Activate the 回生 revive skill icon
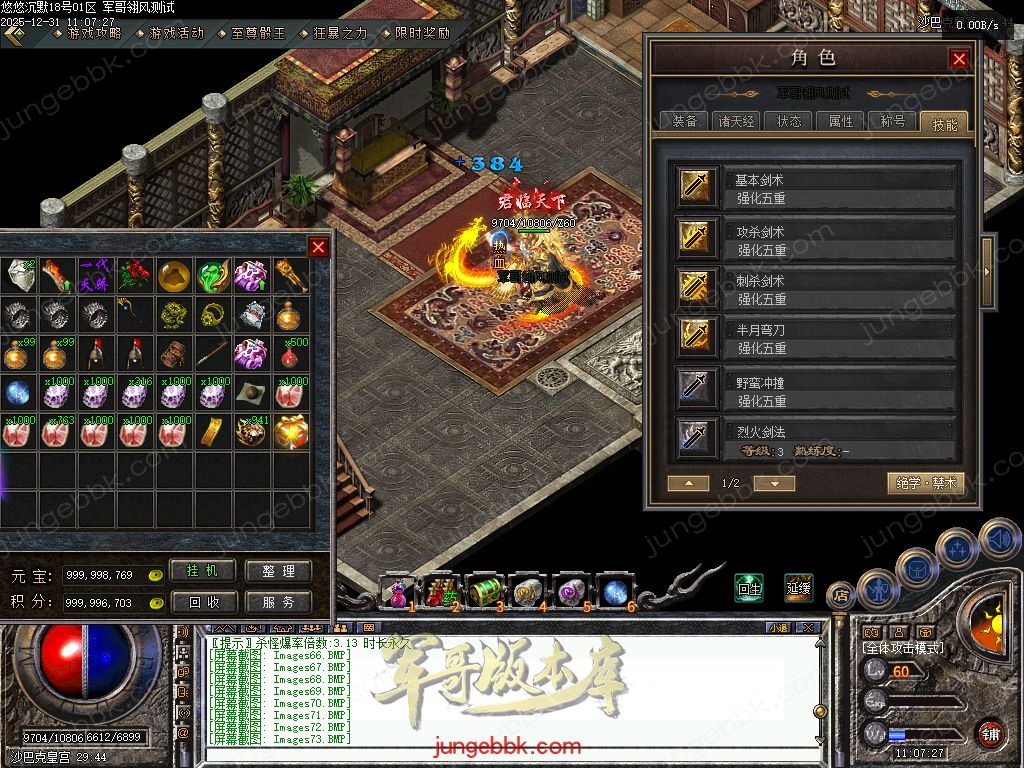This screenshot has width=1024, height=768. [749, 588]
